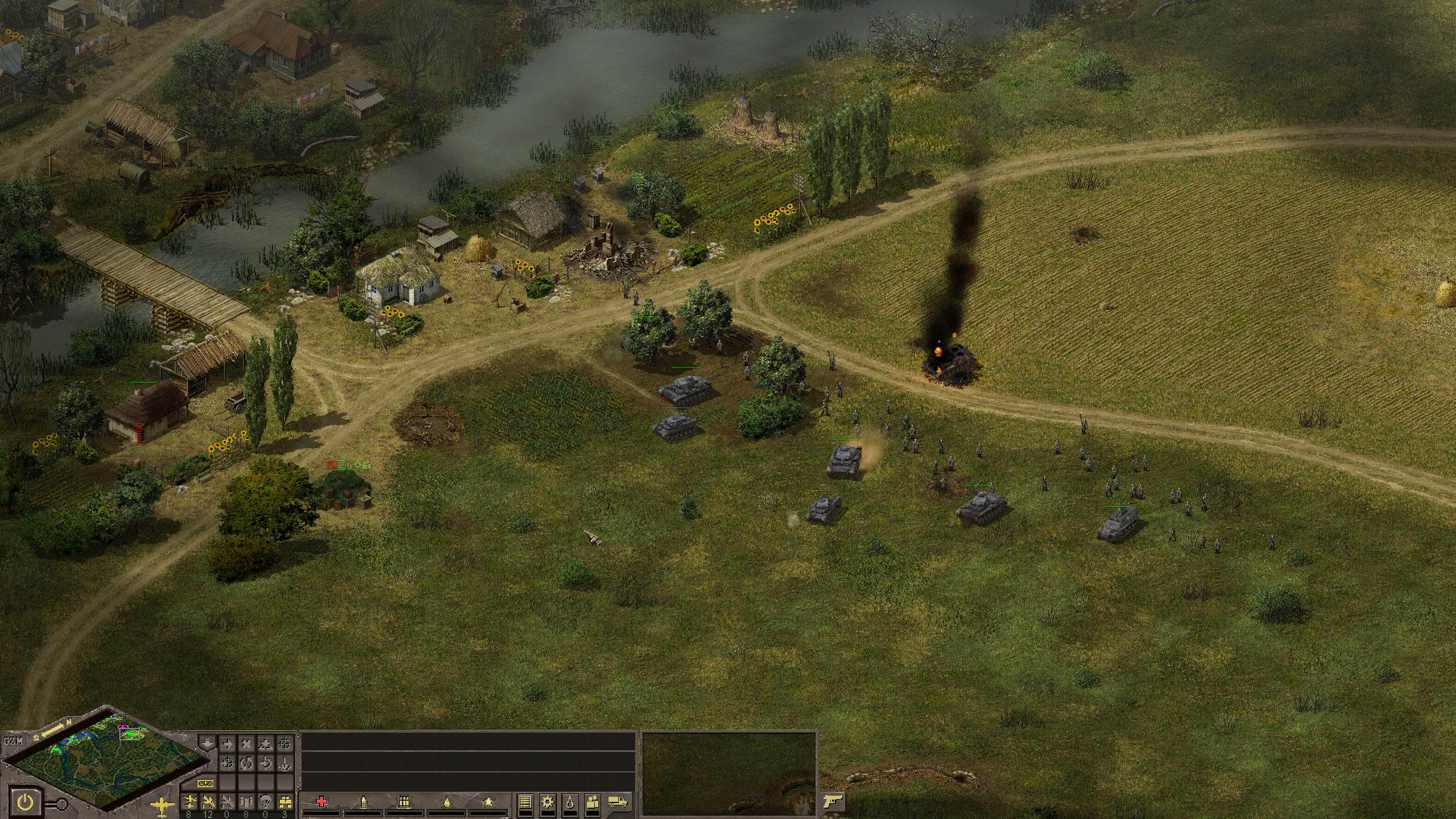Image resolution: width=1456 pixels, height=819 pixels.
Task: Choose the turn-right arrow command
Action: [x=265, y=763]
